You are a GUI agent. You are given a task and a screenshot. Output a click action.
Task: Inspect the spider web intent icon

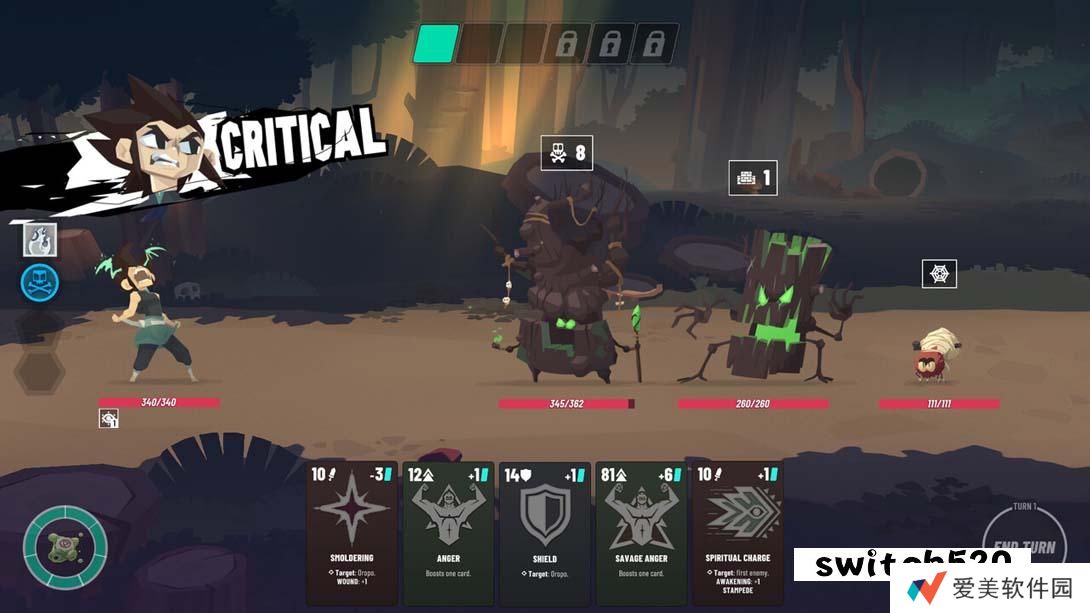(939, 273)
